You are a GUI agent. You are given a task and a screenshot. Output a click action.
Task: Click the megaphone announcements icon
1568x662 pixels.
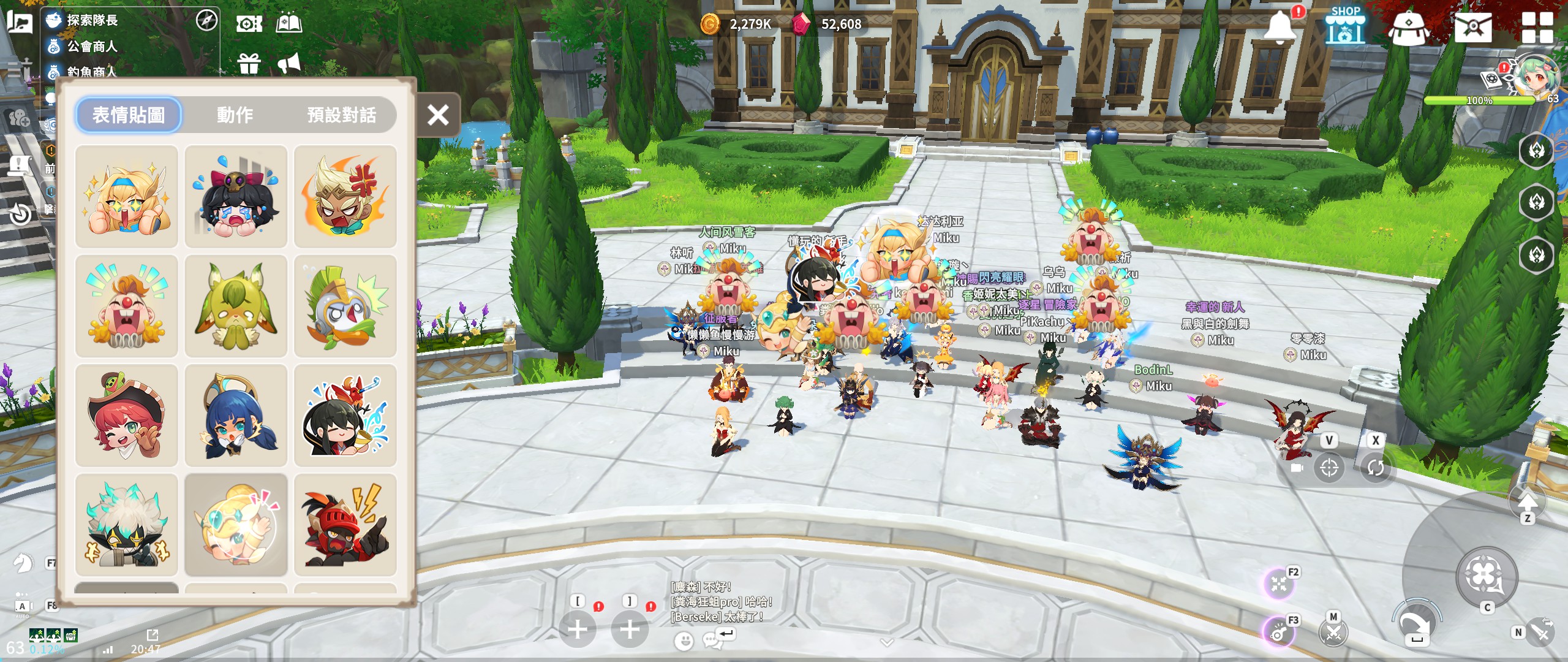pyautogui.click(x=289, y=63)
